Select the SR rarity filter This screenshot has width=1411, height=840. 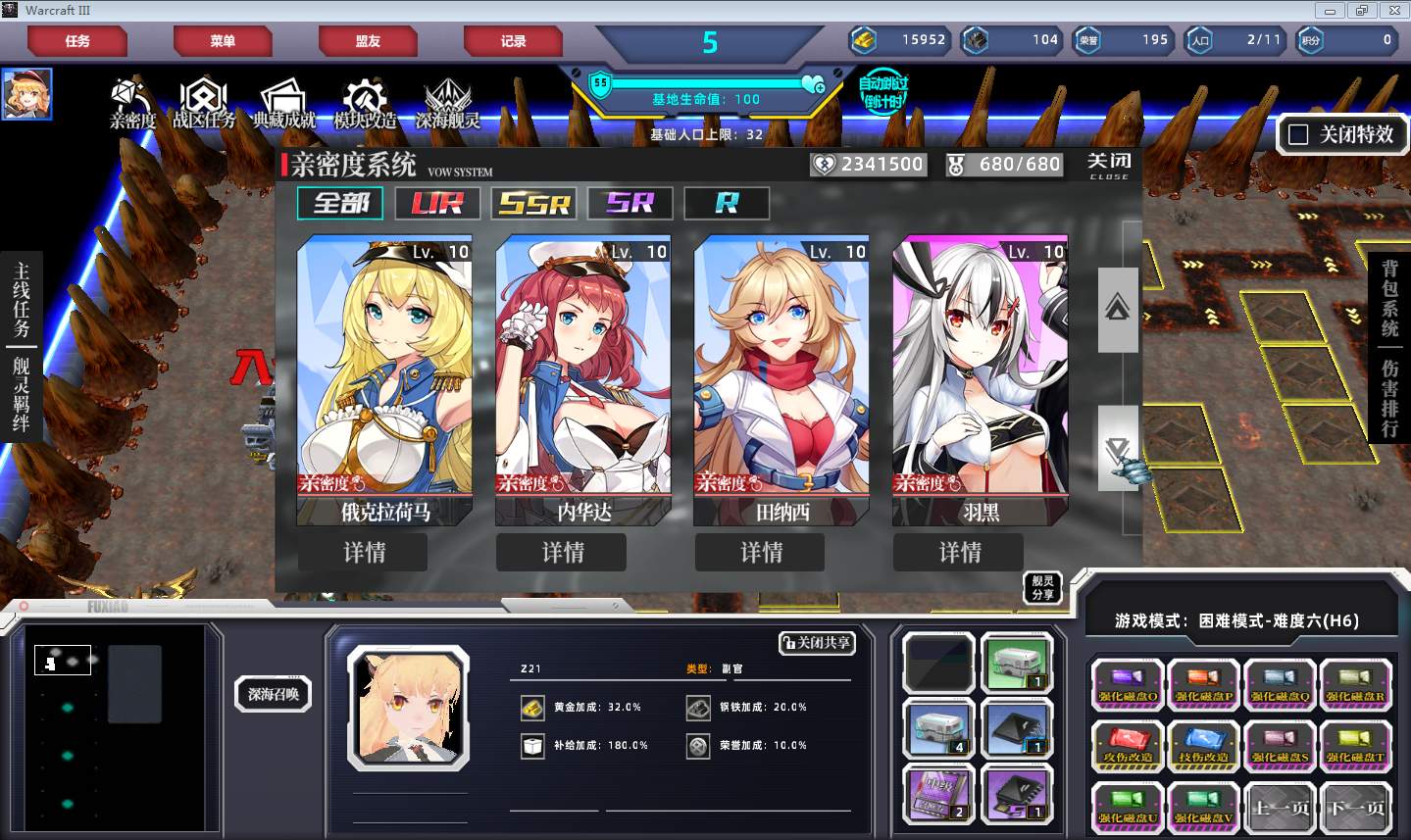coord(630,203)
